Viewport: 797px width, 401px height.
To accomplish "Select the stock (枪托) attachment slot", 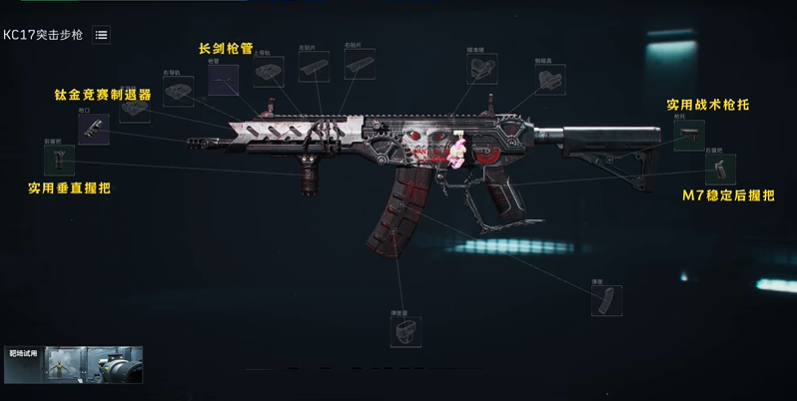I will (x=688, y=135).
